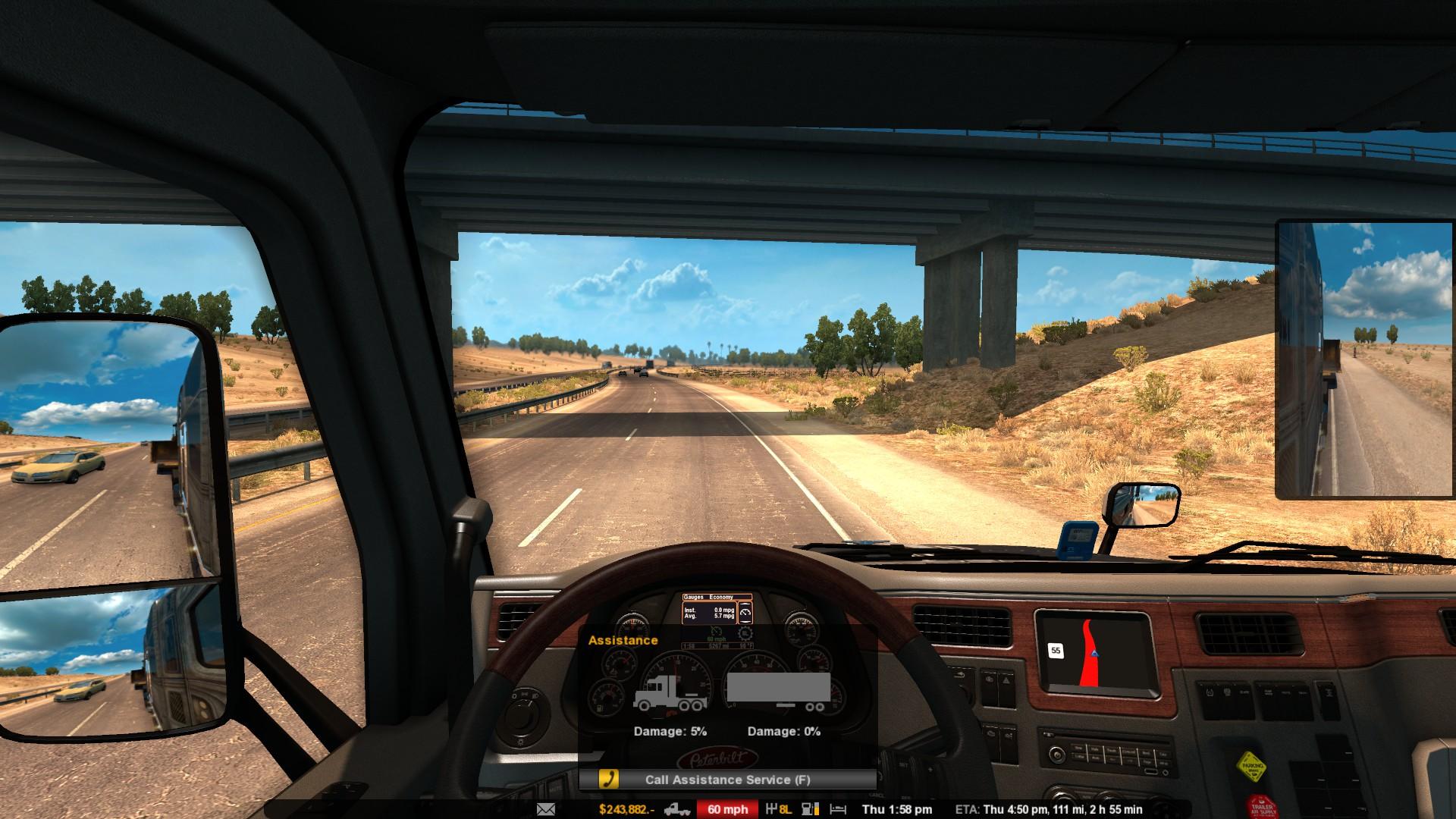This screenshot has width=1456, height=819.
Task: Select the trailer silhouette in Assistance panel
Action: tap(779, 692)
